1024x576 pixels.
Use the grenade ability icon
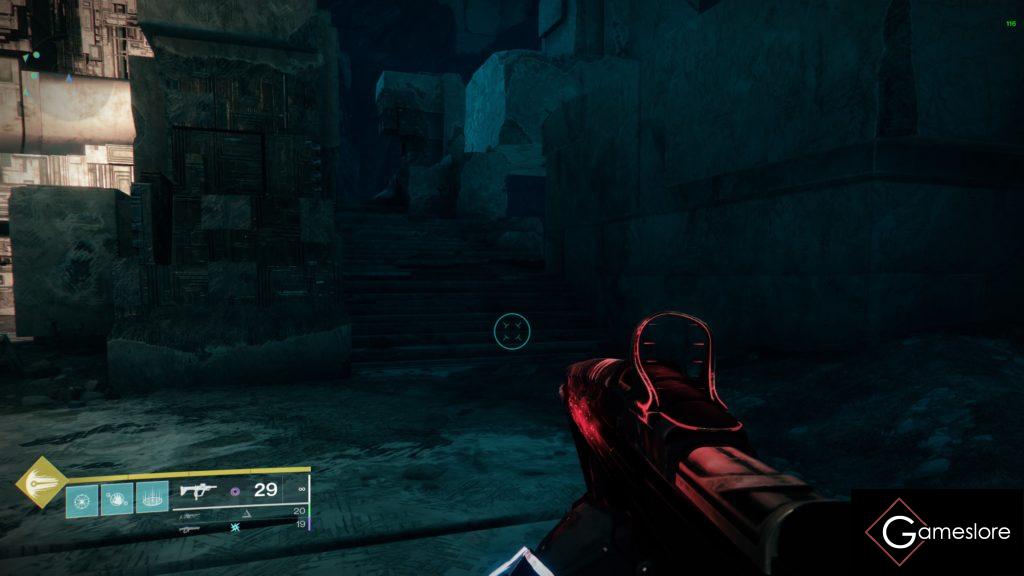(x=83, y=499)
